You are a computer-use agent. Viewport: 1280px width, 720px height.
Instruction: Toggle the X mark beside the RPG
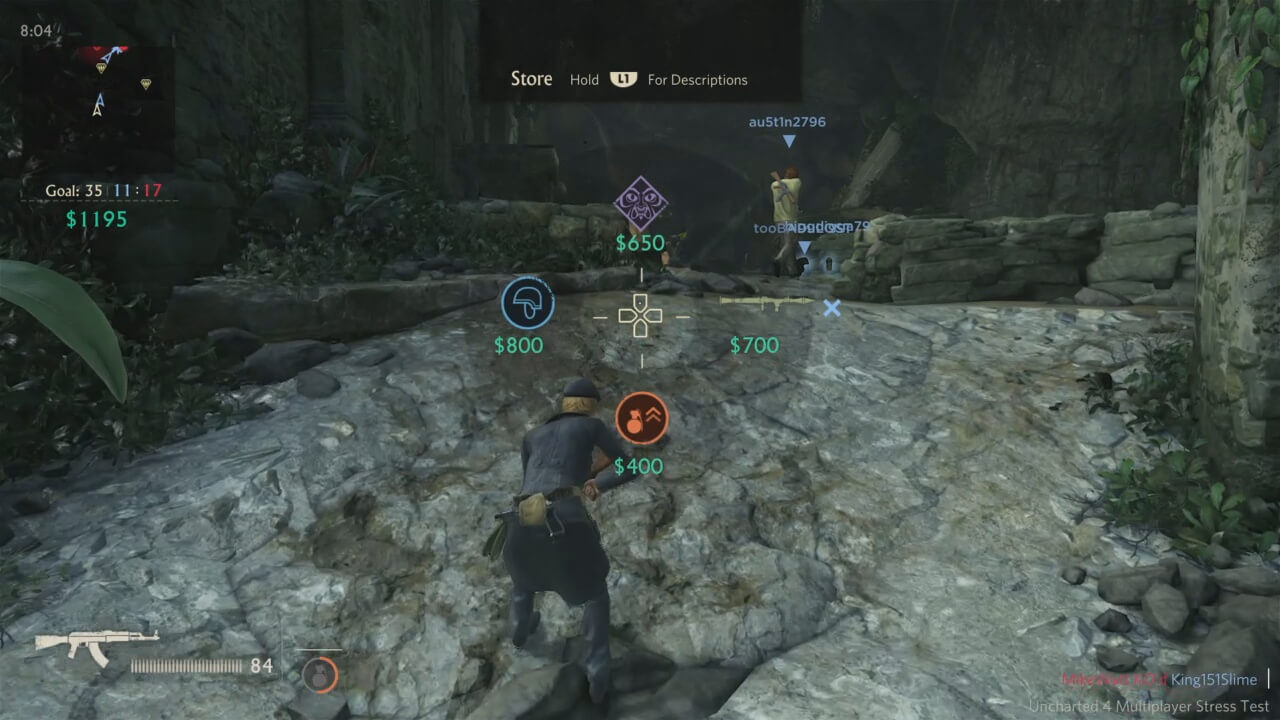[x=832, y=309]
